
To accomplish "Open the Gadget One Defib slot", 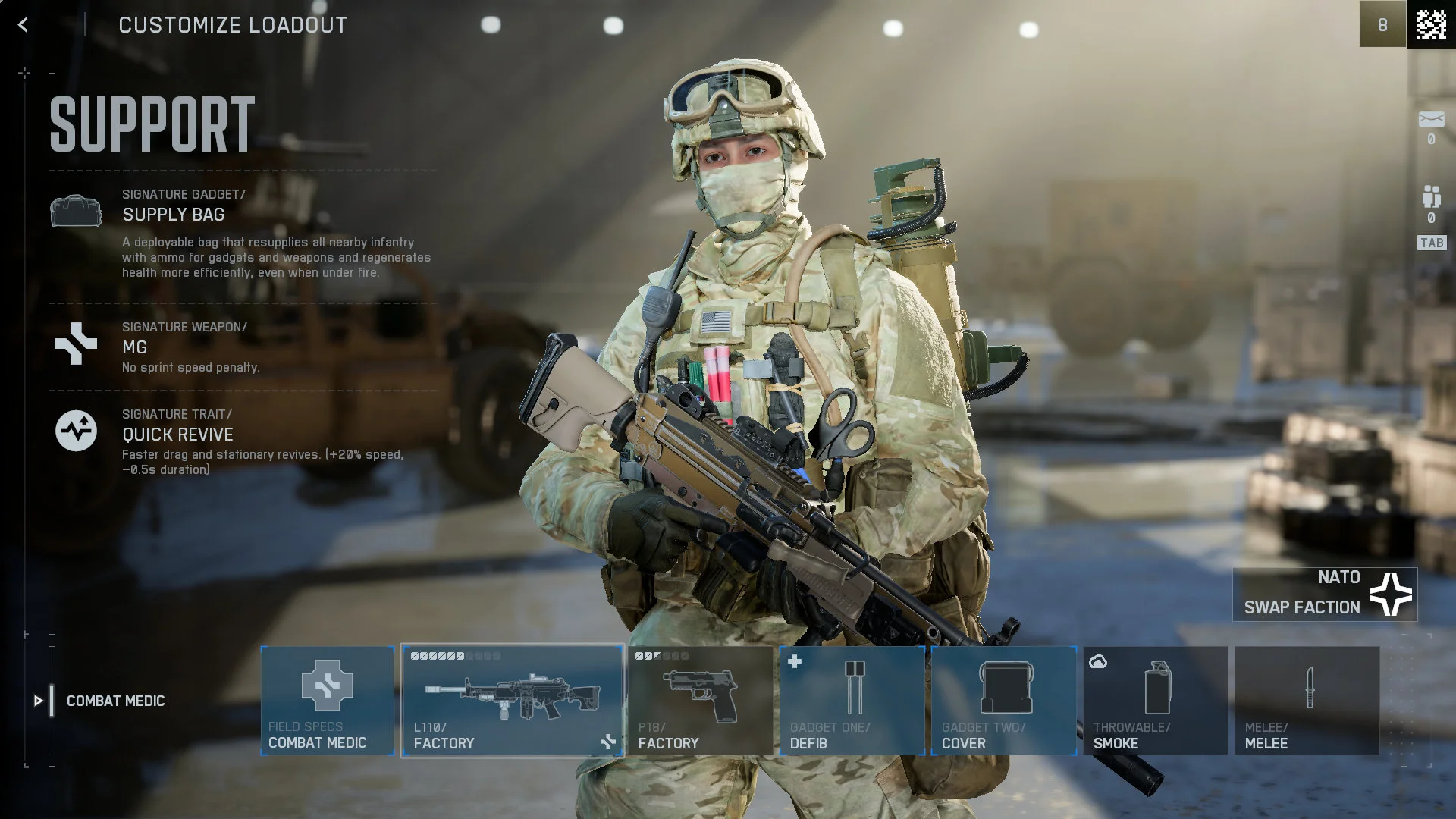I will (x=852, y=700).
